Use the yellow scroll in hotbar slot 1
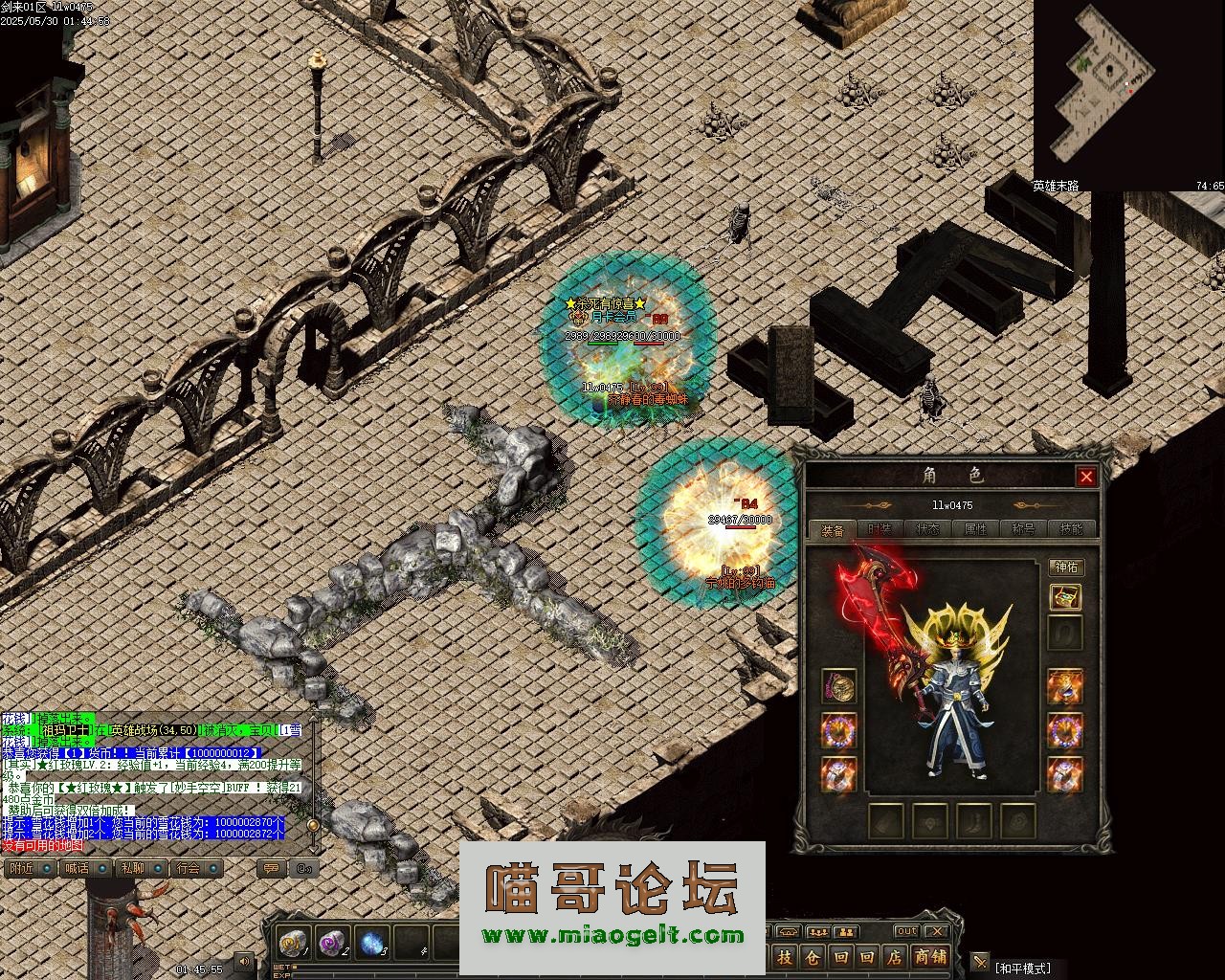 pyautogui.click(x=292, y=943)
